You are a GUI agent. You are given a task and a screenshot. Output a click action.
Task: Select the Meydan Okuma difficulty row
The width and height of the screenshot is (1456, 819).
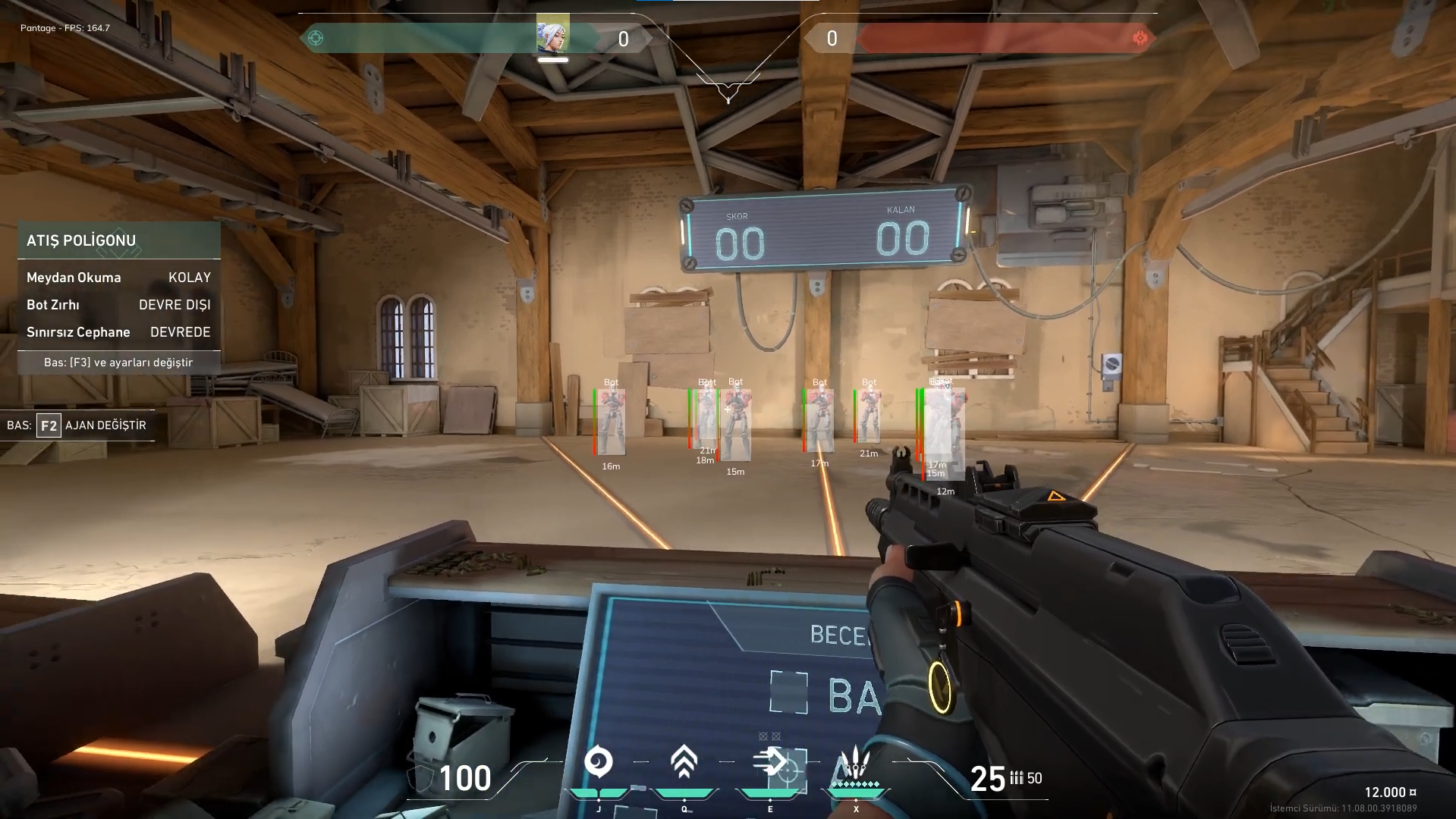tap(119, 278)
